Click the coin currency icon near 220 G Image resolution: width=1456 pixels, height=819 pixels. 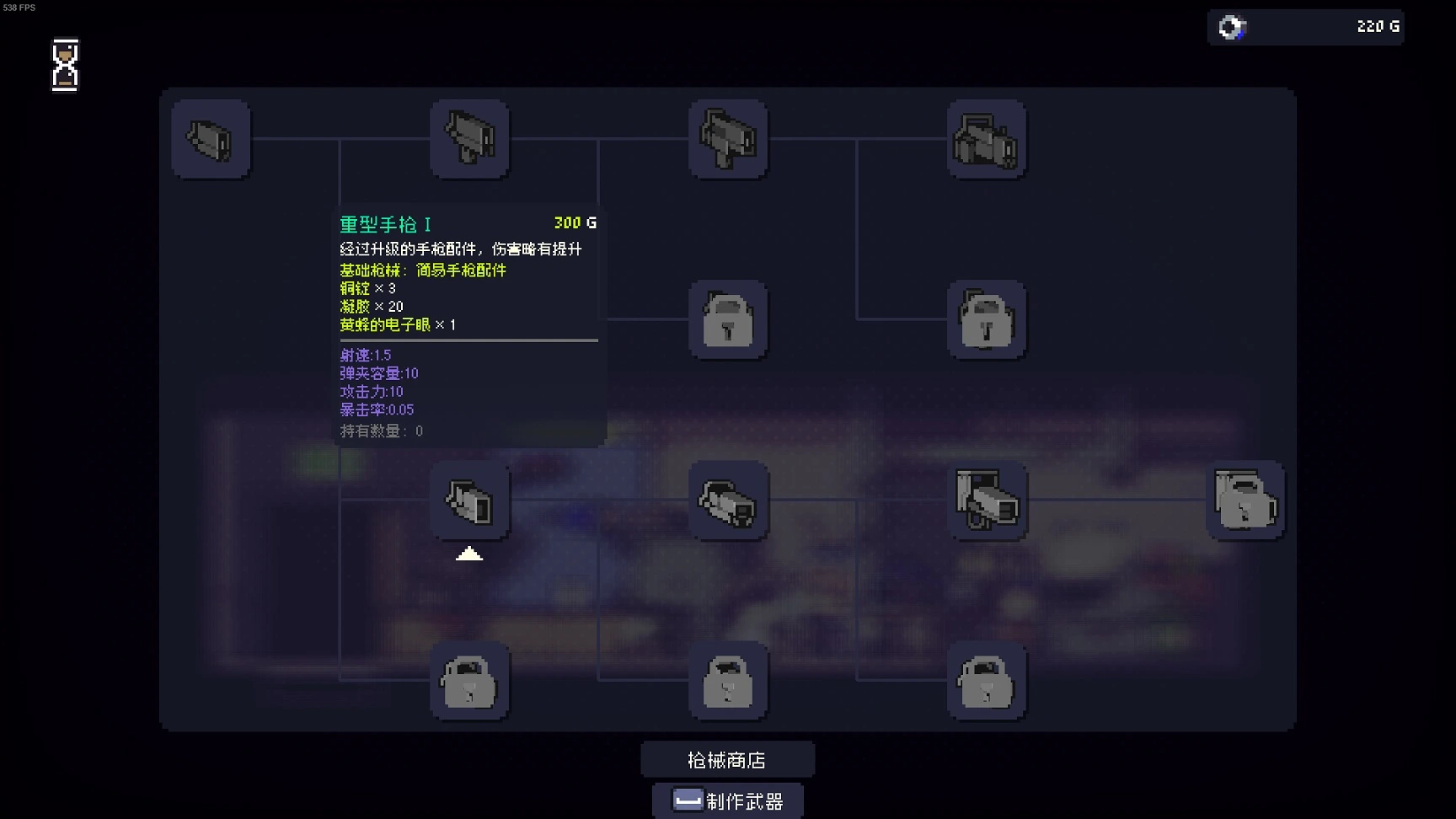pyautogui.click(x=1231, y=26)
